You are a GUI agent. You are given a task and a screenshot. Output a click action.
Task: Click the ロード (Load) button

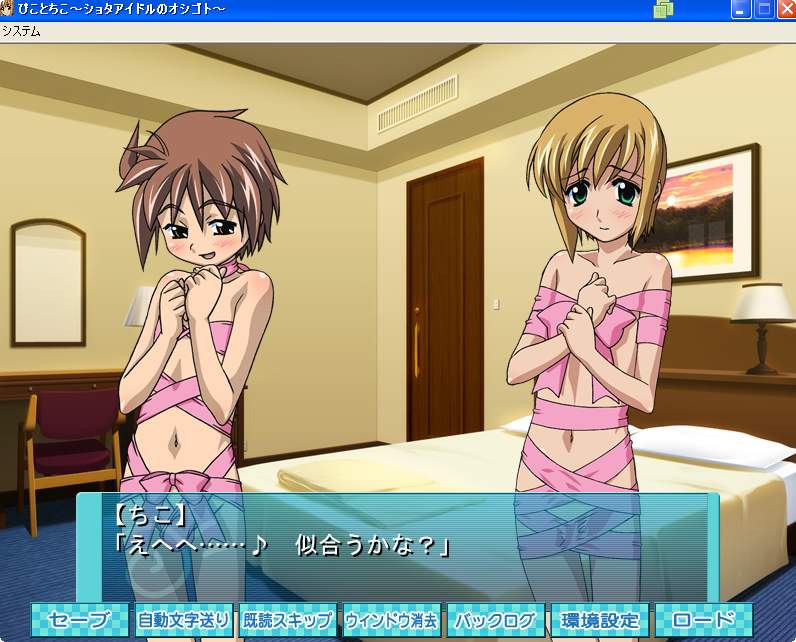[703, 620]
